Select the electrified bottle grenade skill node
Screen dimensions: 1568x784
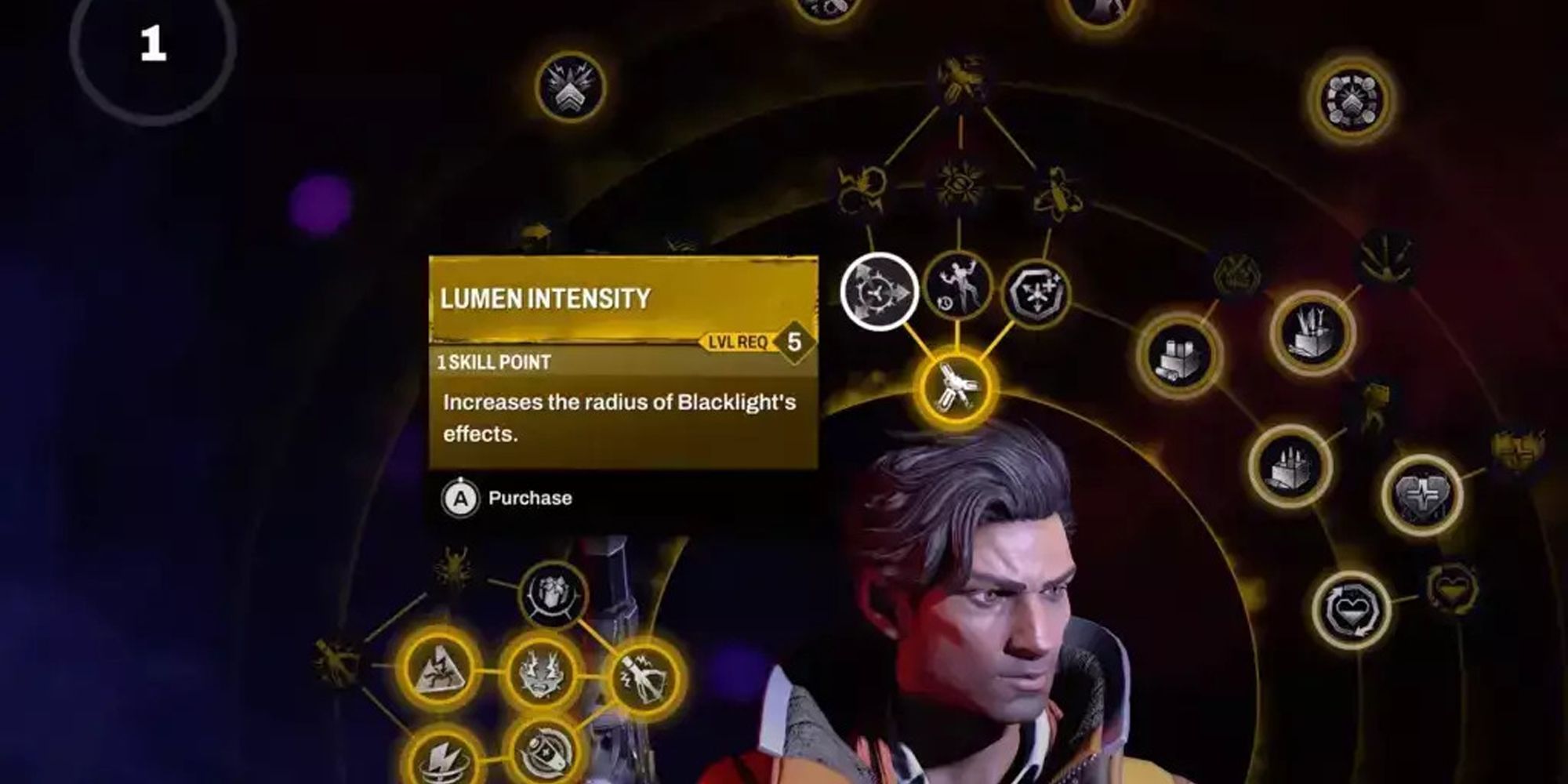[644, 677]
